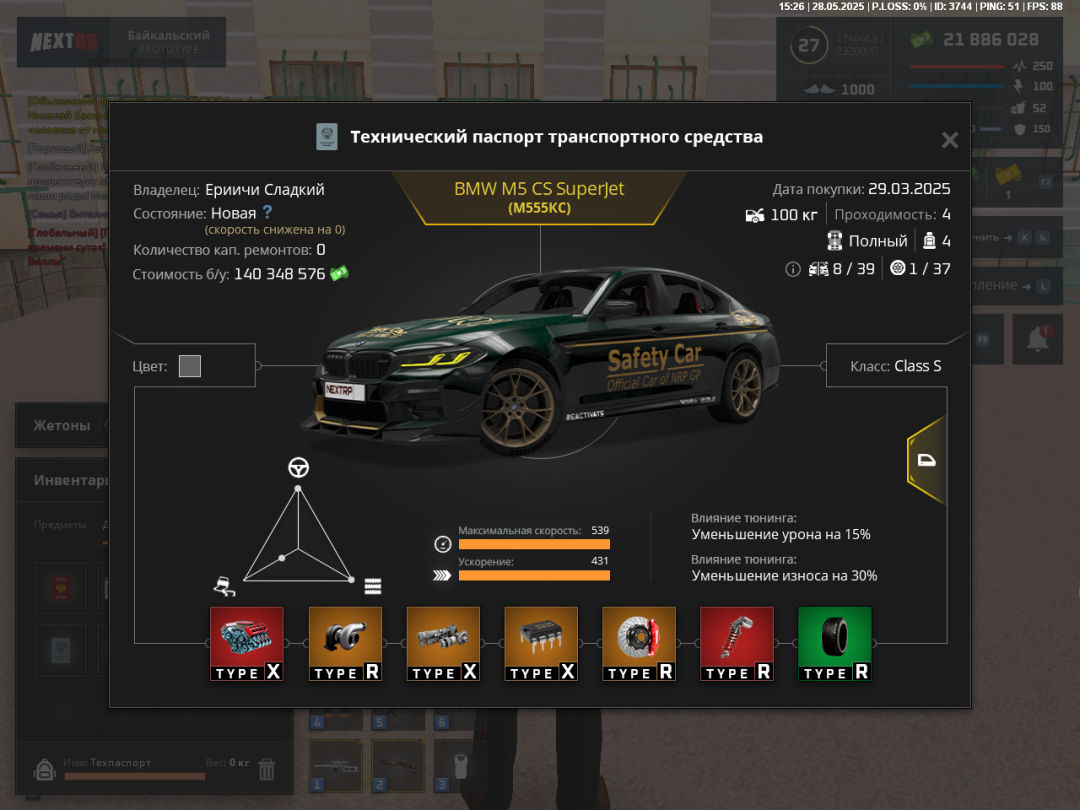Click the info icon beside 8 / 39
The height and width of the screenshot is (810, 1080).
click(793, 269)
